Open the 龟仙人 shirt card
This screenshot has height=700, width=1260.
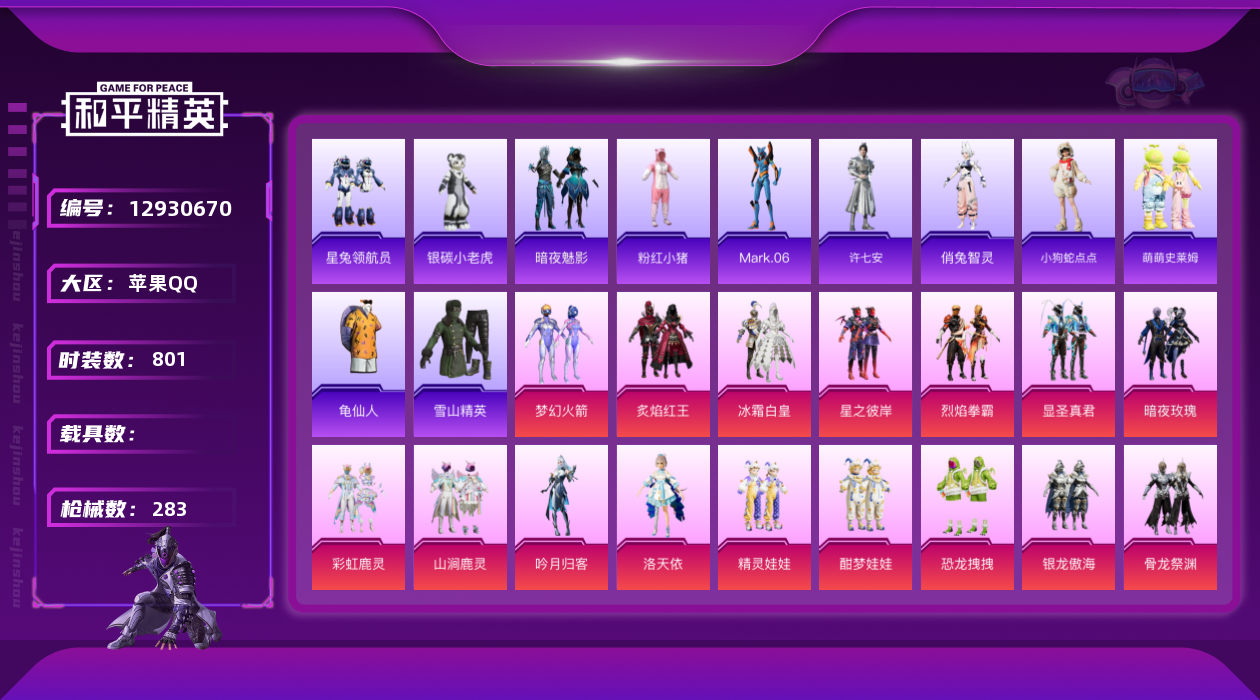[x=358, y=364]
